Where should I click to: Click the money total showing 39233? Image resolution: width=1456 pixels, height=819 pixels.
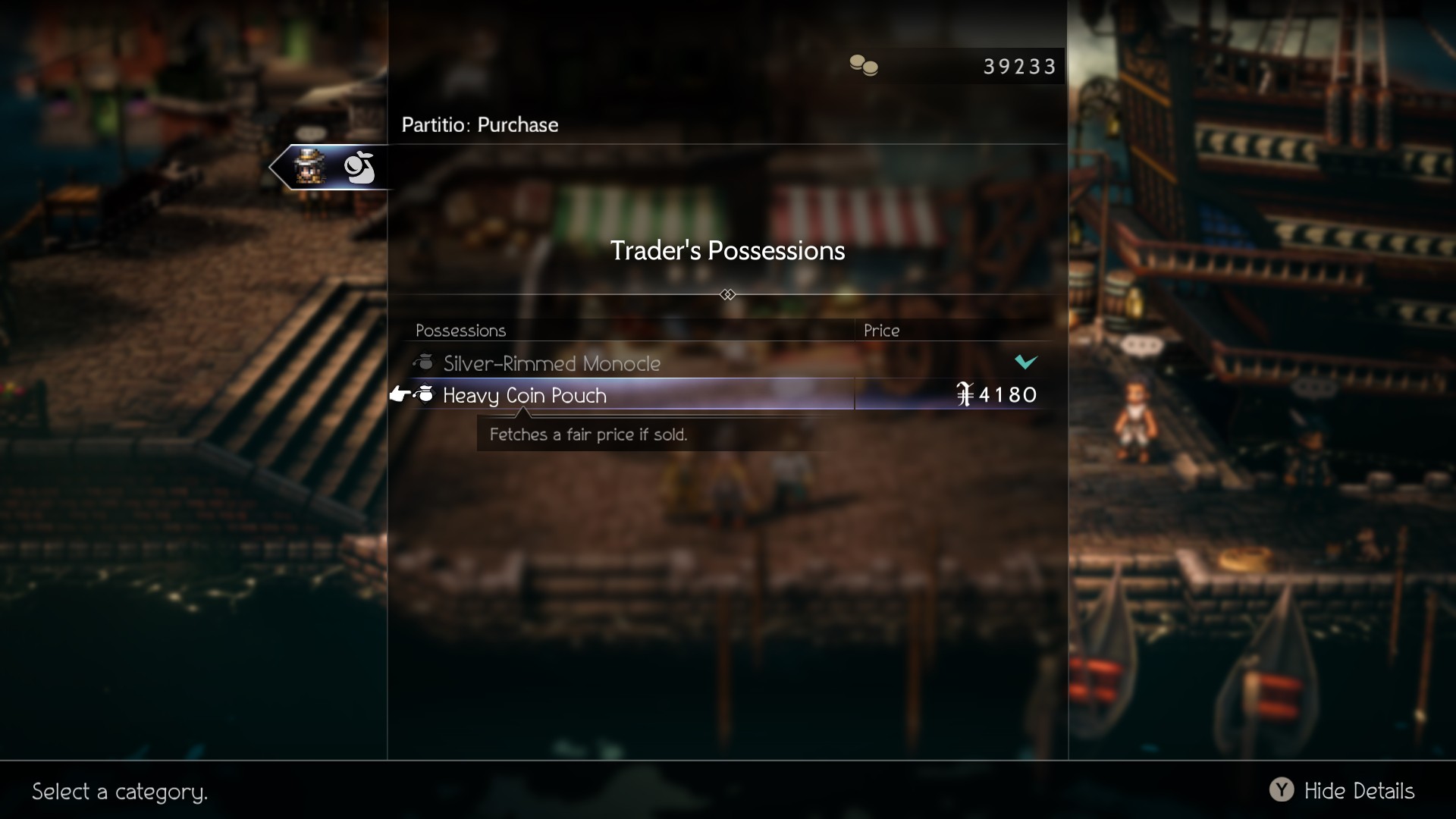[x=1019, y=66]
